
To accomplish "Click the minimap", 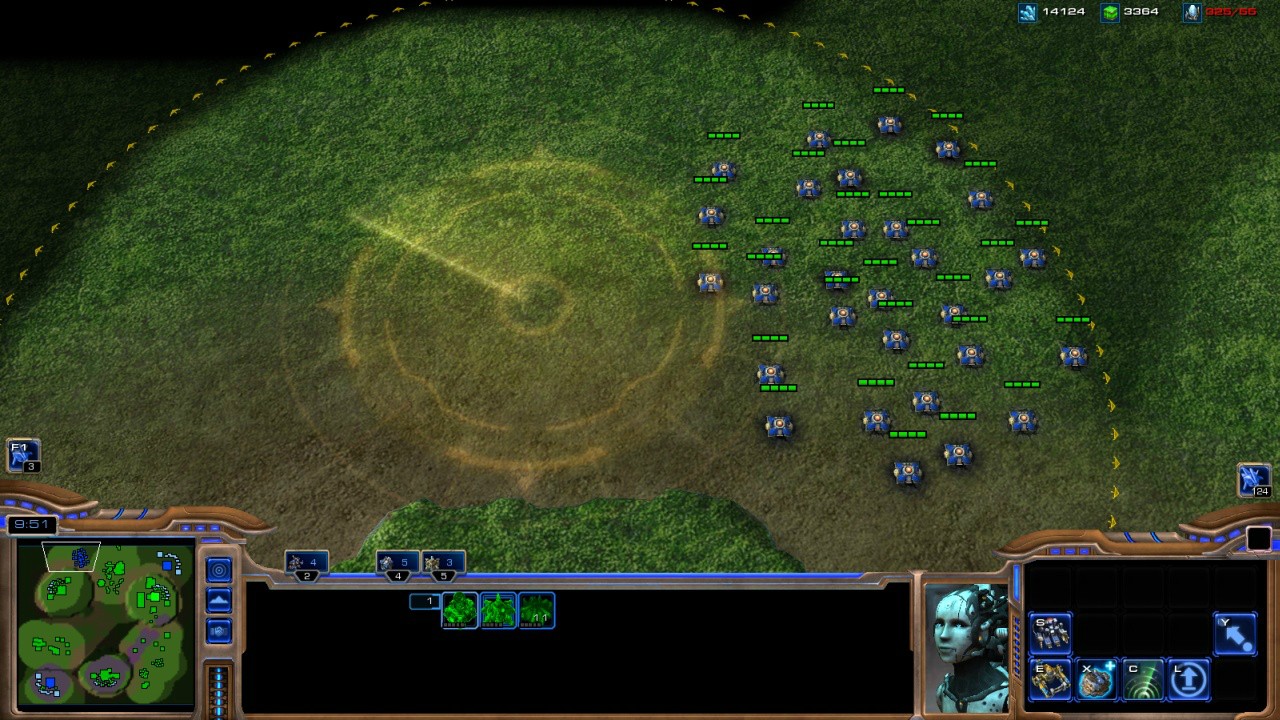I will tap(105, 622).
